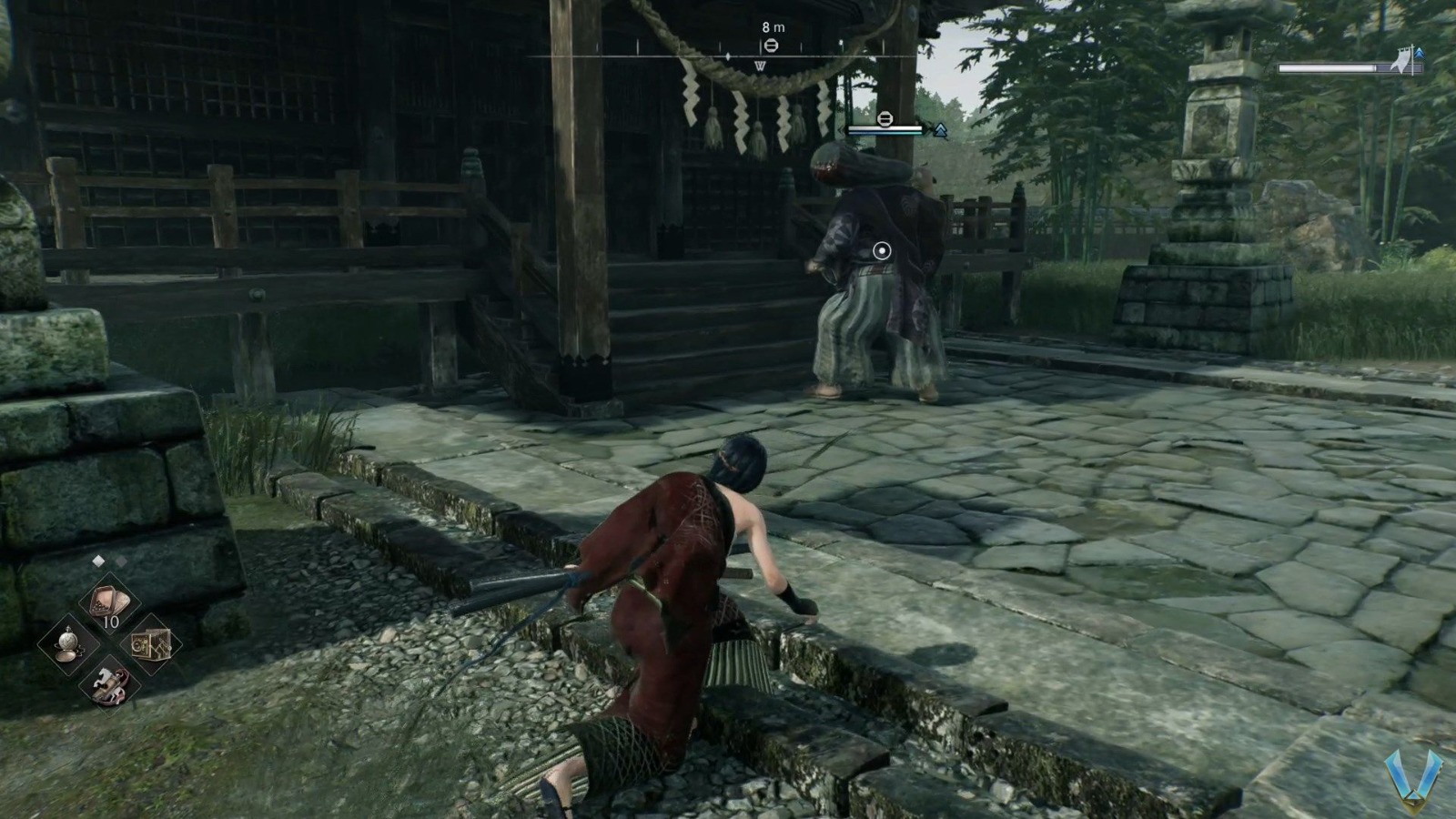
Task: Click the banner flag icon on the health bar
Action: pos(1403,59)
